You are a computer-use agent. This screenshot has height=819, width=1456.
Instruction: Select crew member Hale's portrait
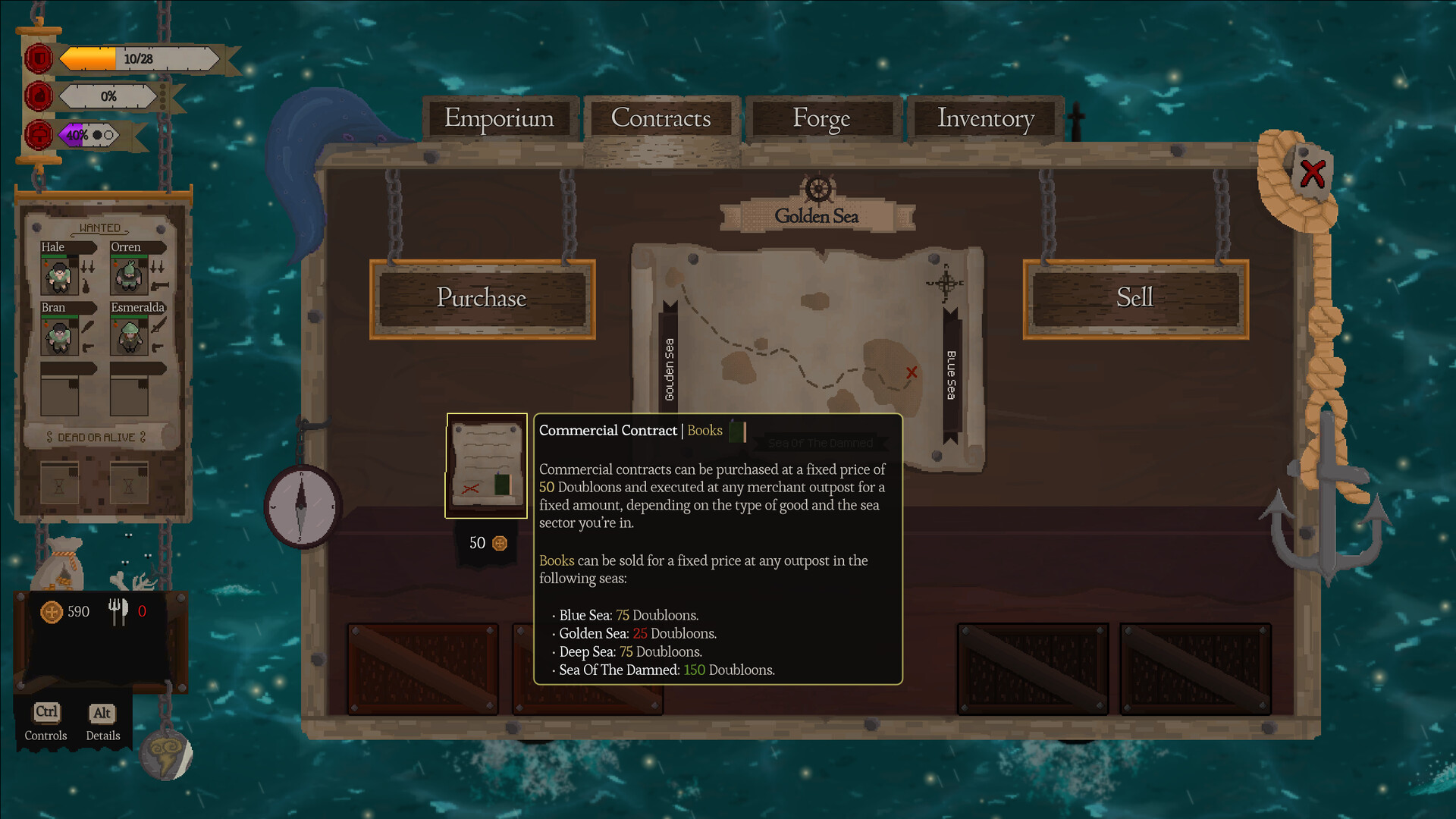coord(58,276)
